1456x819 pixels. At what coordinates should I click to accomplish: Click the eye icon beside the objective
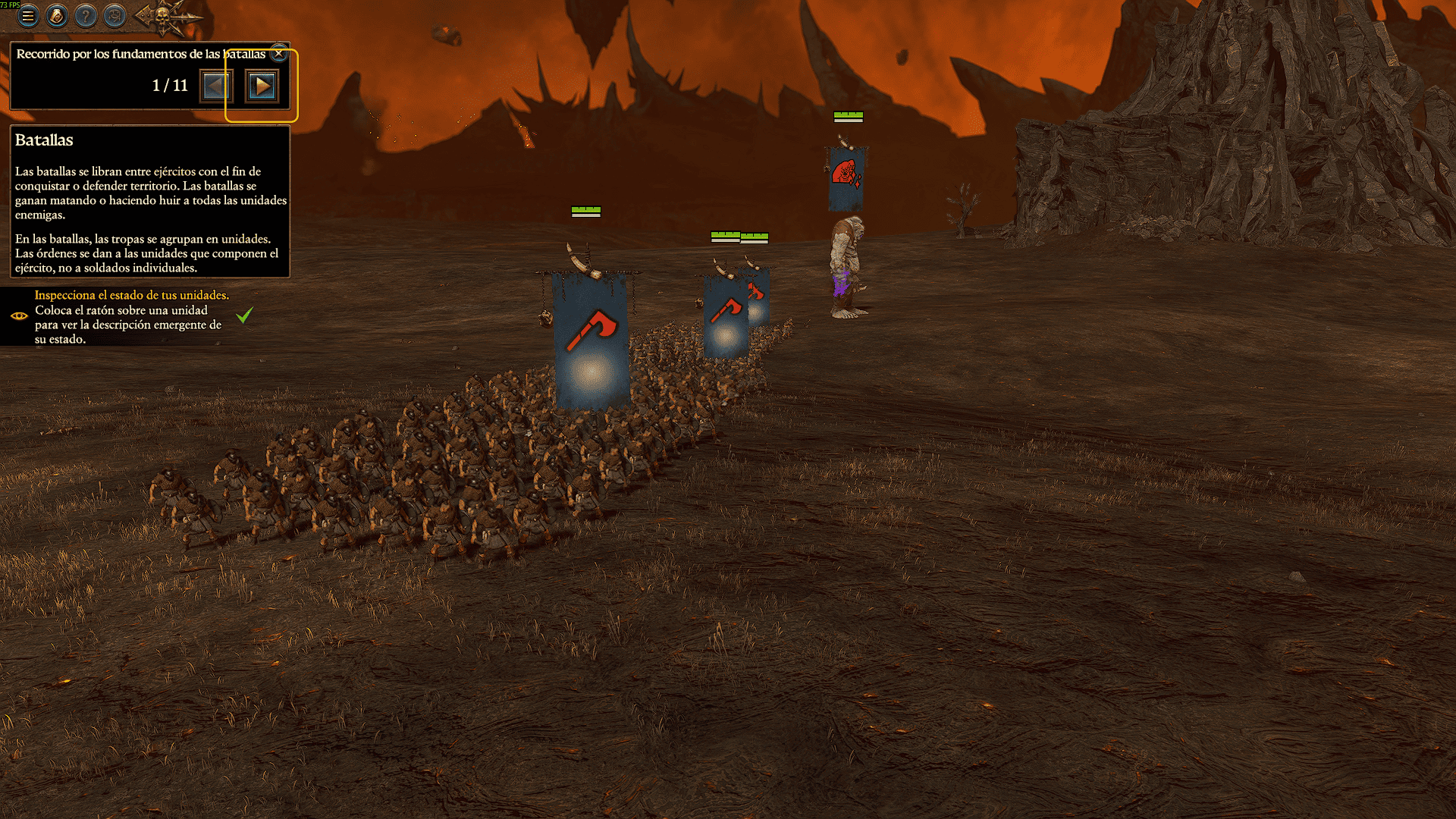click(x=19, y=316)
